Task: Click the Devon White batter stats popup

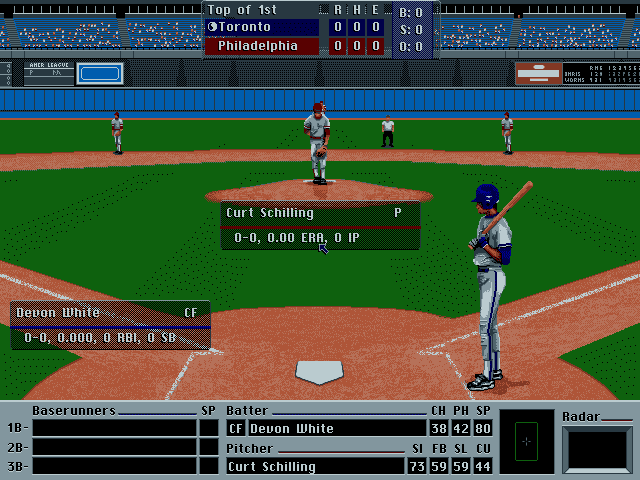Action: (x=110, y=326)
